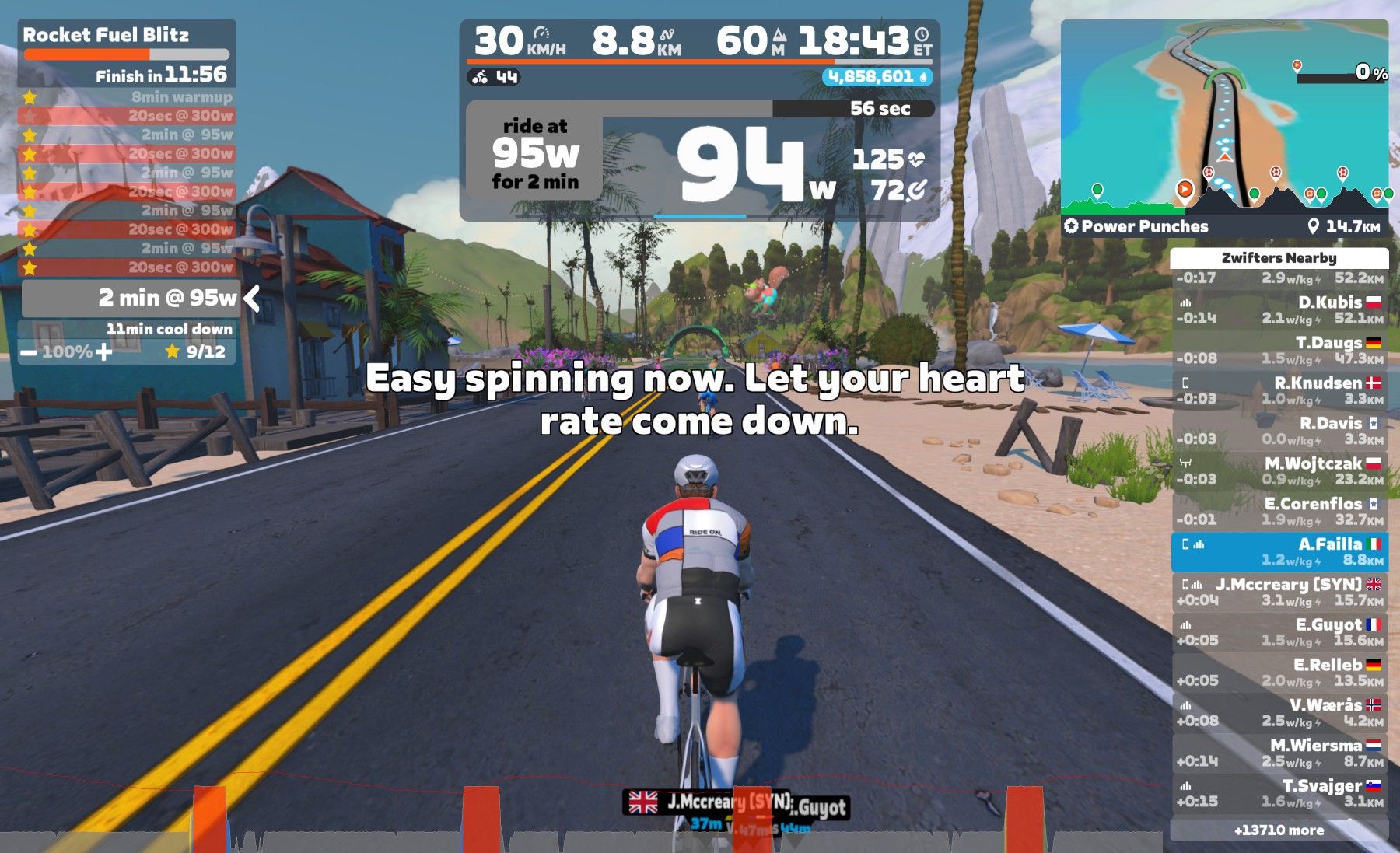Pick M.Wojtczak in the rider list
1400x853 pixels.
(x=1279, y=470)
